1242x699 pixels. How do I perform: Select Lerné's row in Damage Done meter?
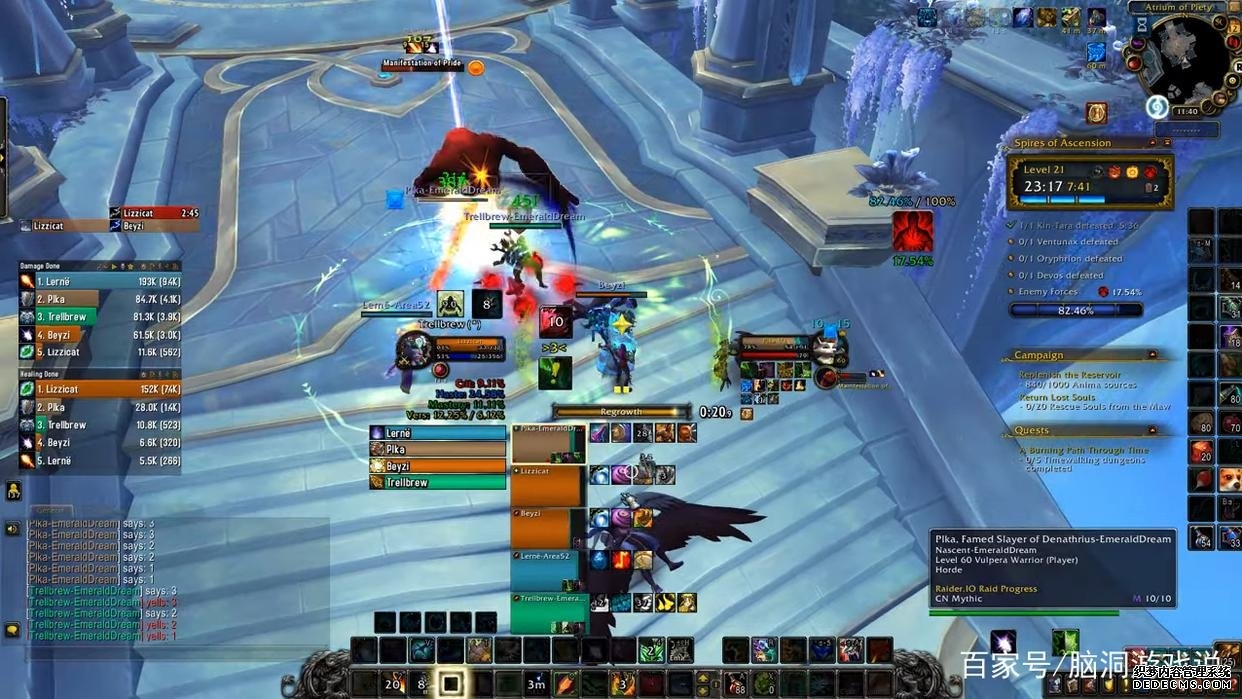tap(100, 281)
